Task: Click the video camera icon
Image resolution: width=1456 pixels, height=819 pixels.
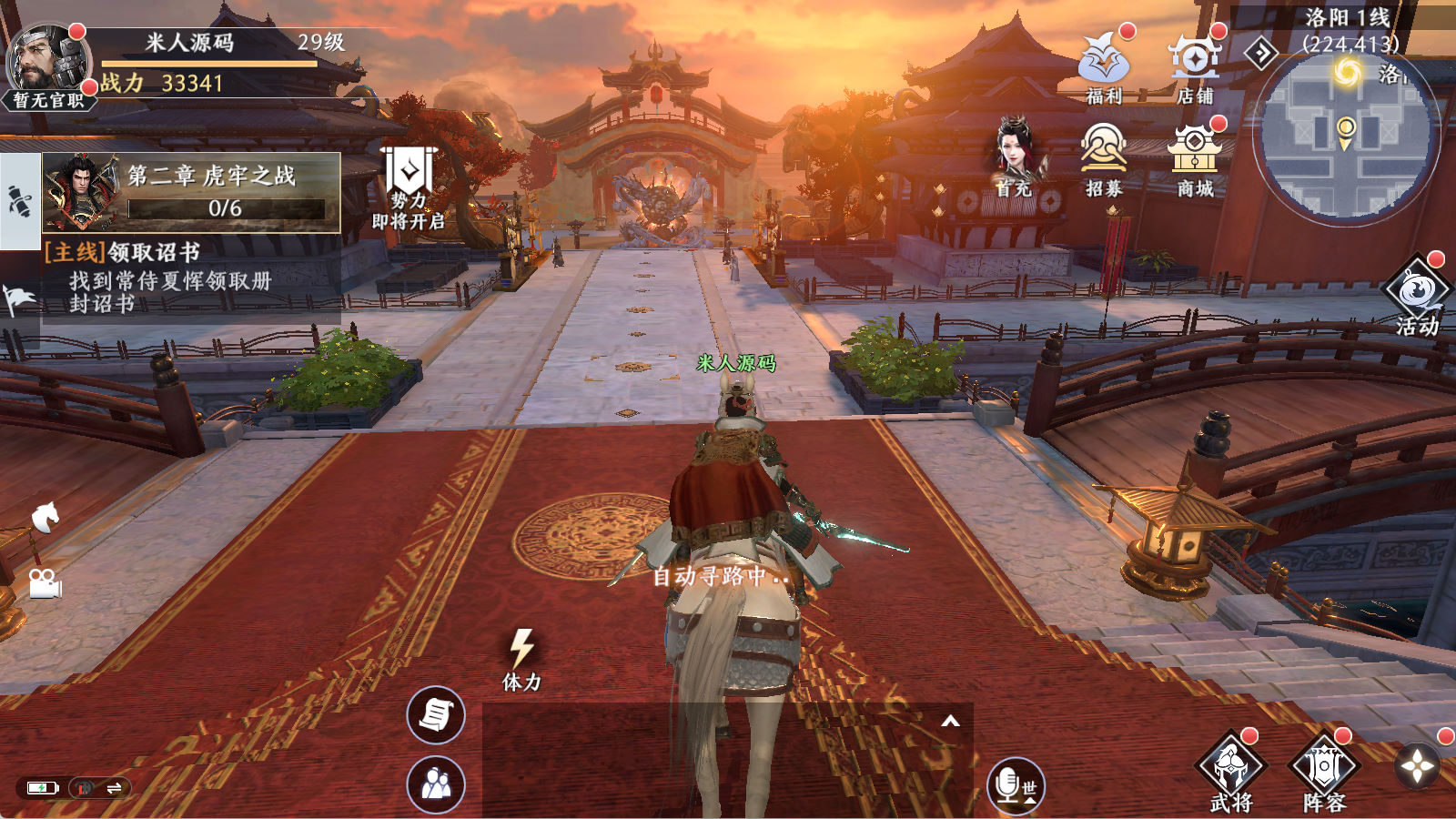Action: [45, 583]
